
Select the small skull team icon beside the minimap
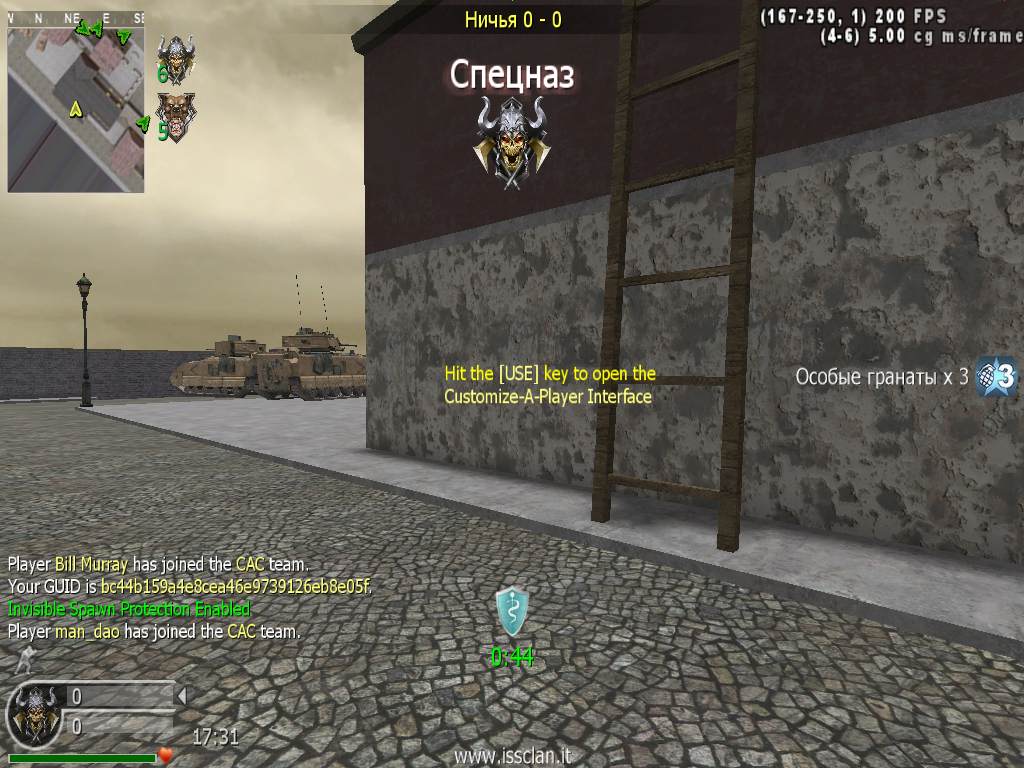pos(178,57)
